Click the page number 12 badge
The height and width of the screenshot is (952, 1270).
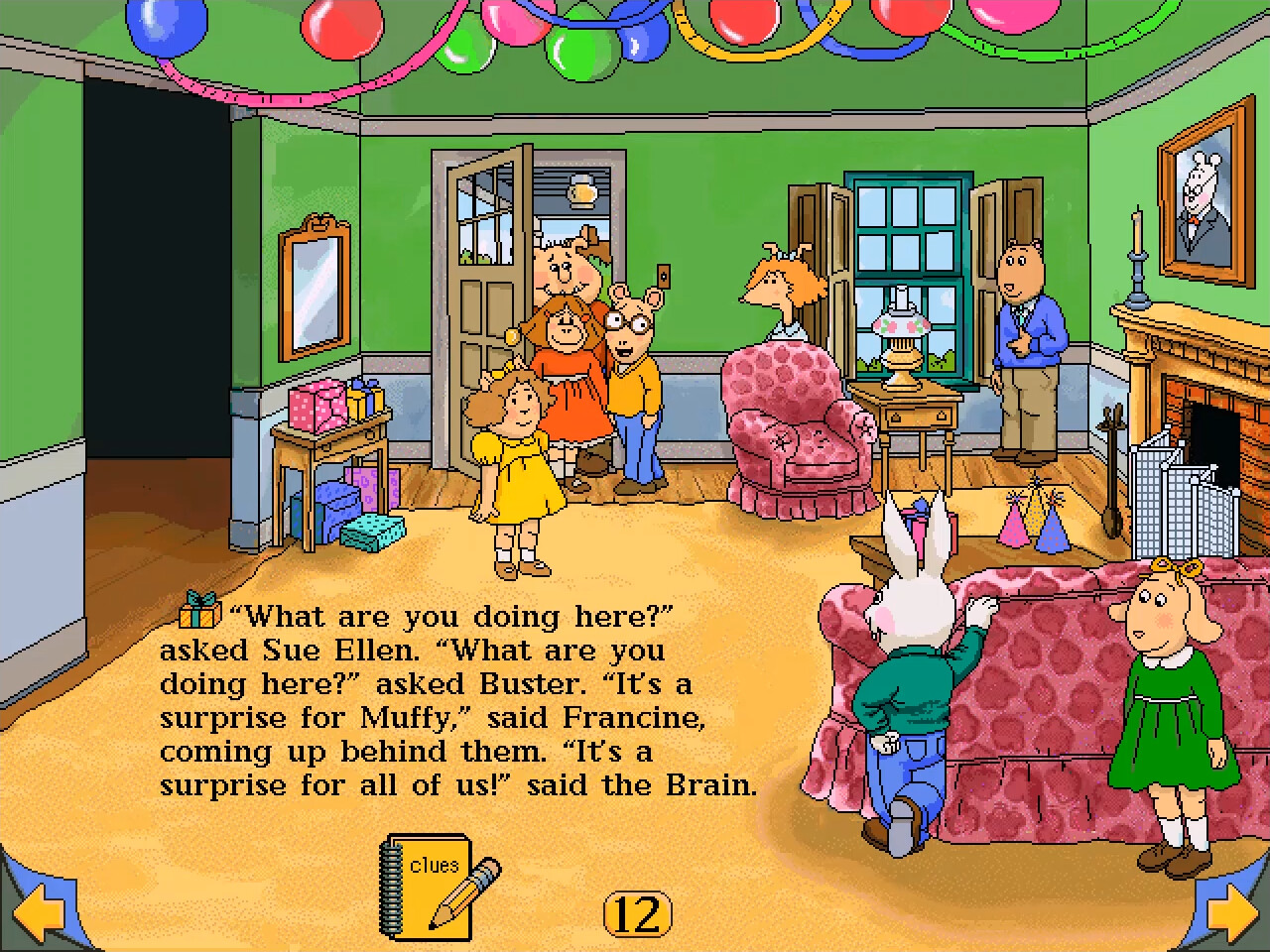coord(639,913)
